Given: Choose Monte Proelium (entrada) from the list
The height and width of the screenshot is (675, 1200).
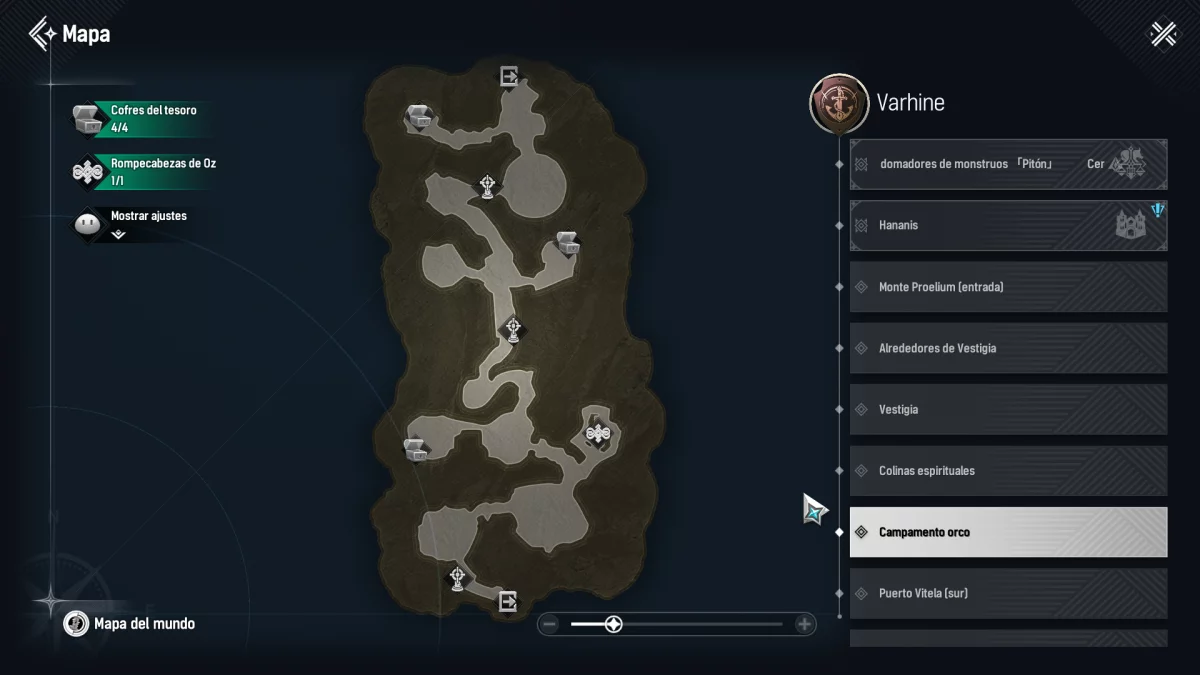Looking at the screenshot, I should pyautogui.click(x=1008, y=287).
